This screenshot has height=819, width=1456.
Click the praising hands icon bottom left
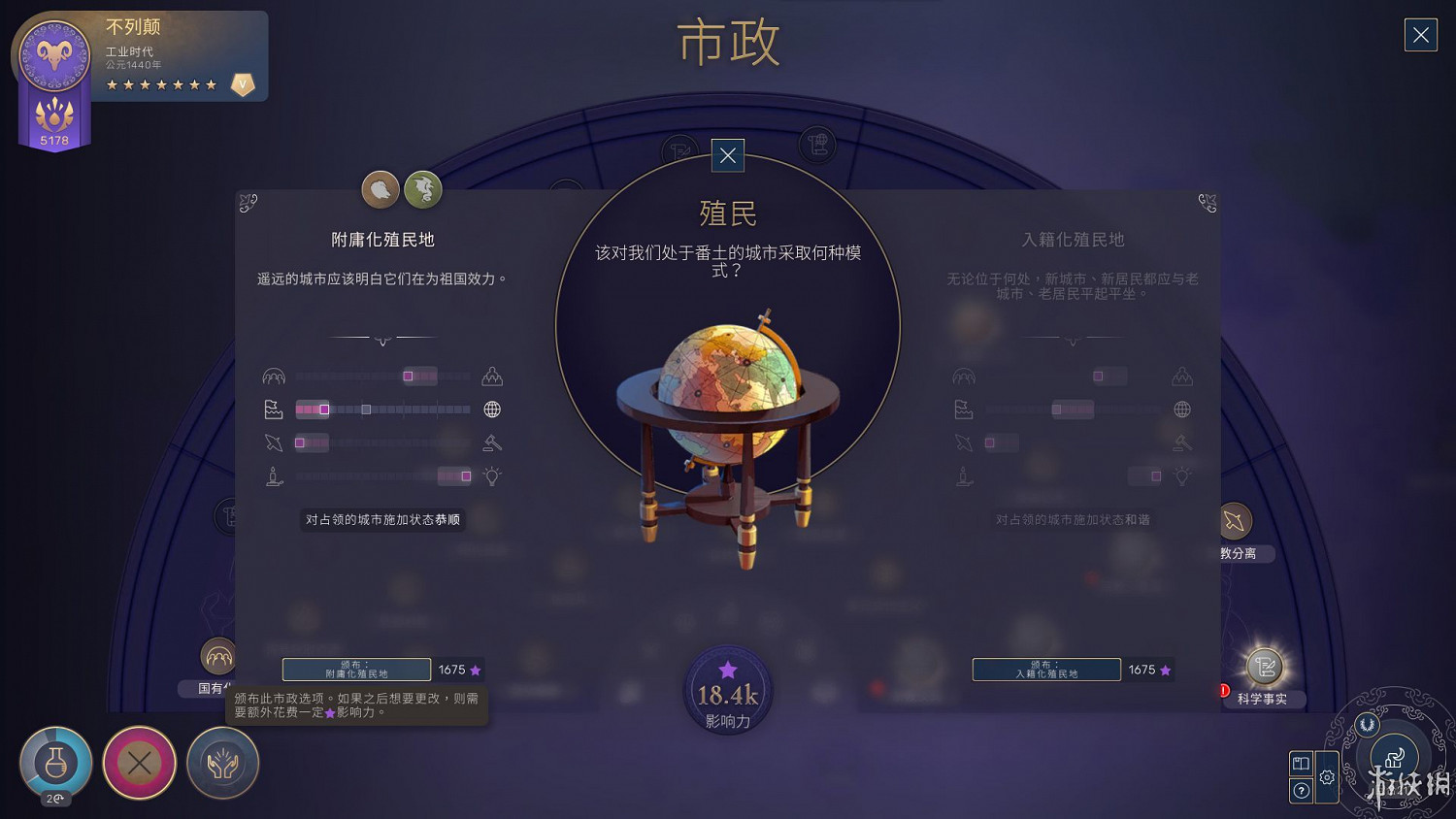[x=221, y=764]
